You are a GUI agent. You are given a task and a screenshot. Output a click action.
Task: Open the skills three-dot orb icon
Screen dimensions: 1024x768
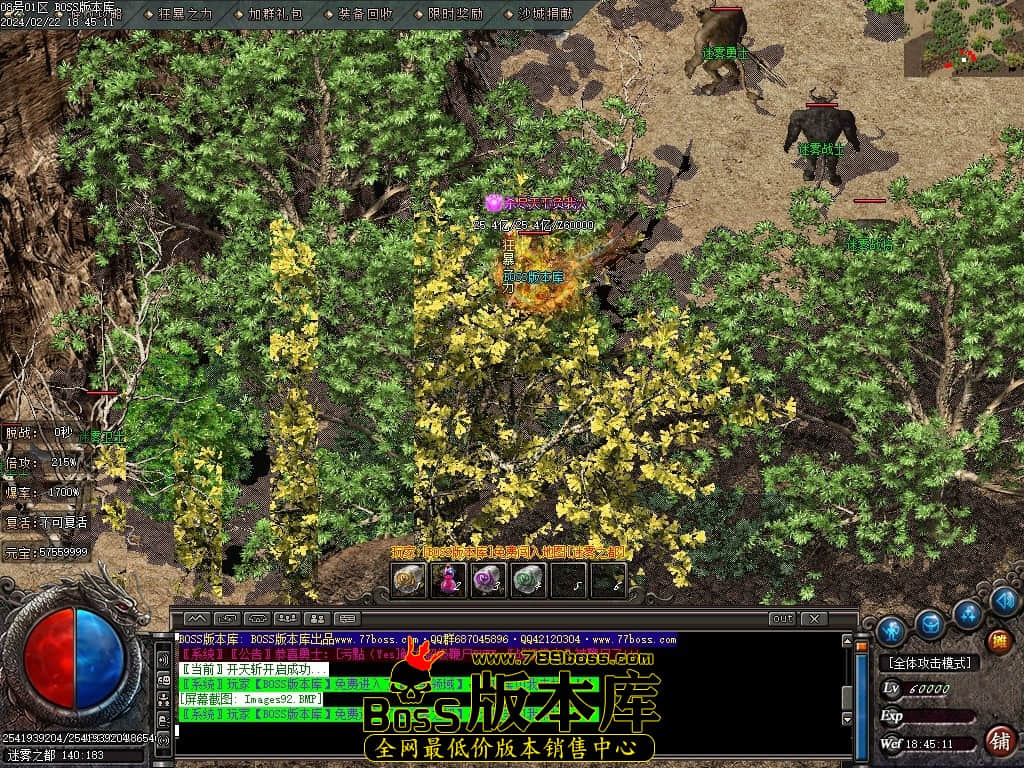pos(967,612)
